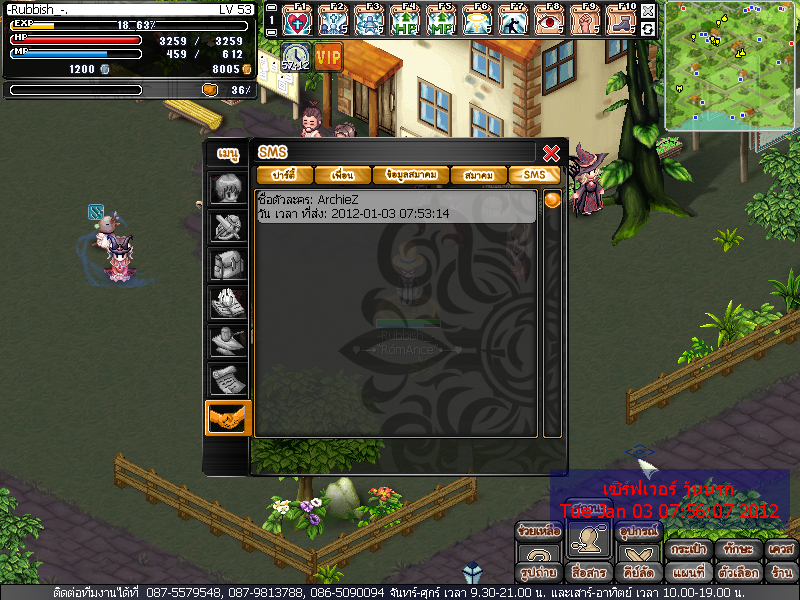Switch to the สมาคม (Guild) tab
Image resolution: width=800 pixels, height=600 pixels.
[x=478, y=175]
